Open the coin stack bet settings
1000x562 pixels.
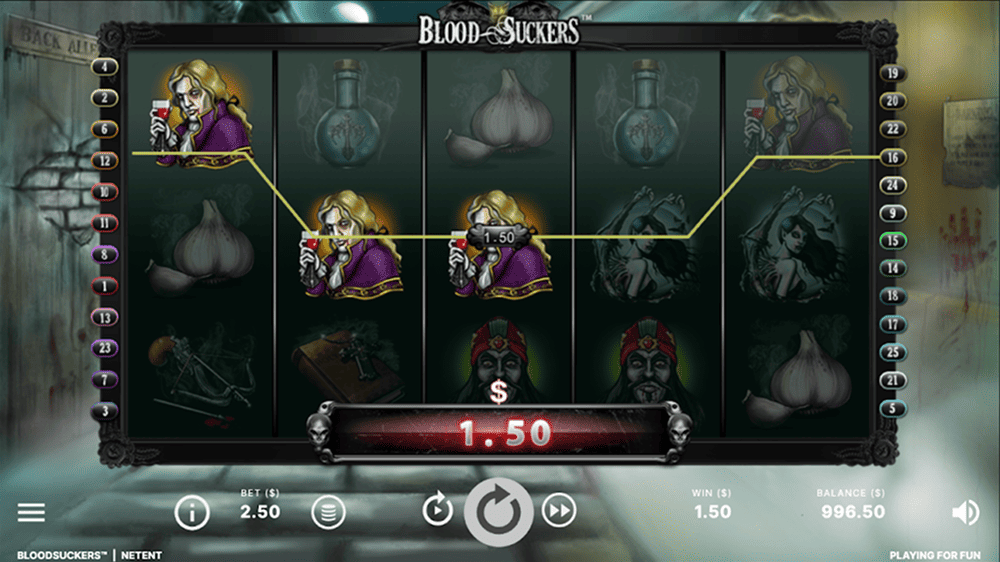point(327,513)
